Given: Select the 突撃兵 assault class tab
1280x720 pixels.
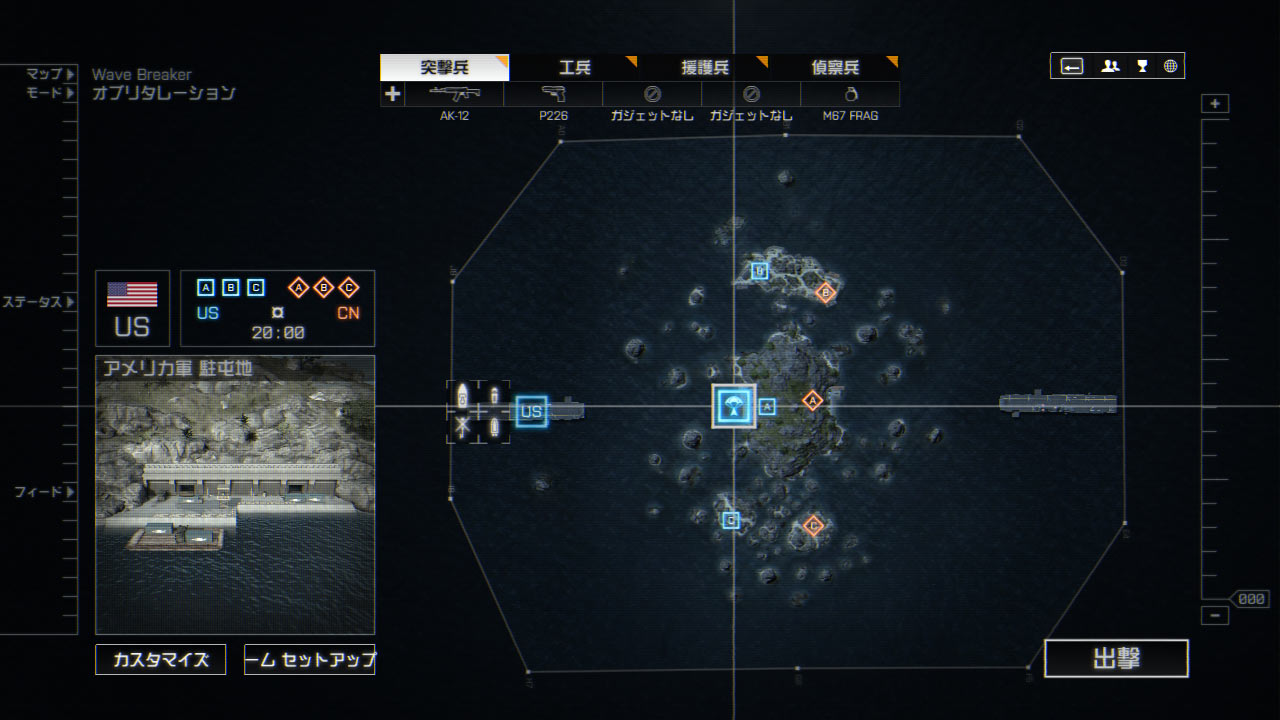Looking at the screenshot, I should pyautogui.click(x=444, y=68).
